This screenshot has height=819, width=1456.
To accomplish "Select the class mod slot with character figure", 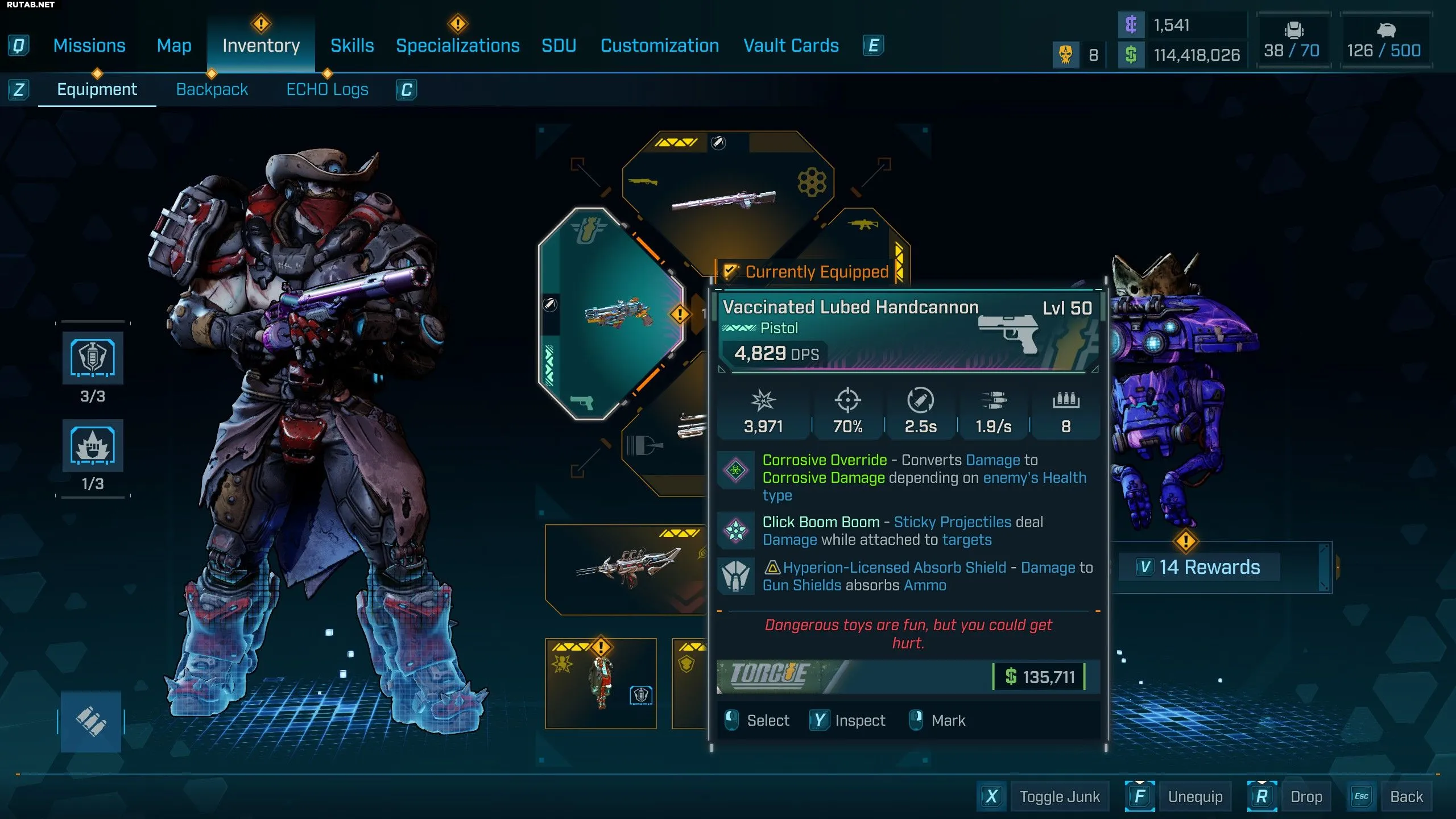I will tap(601, 682).
